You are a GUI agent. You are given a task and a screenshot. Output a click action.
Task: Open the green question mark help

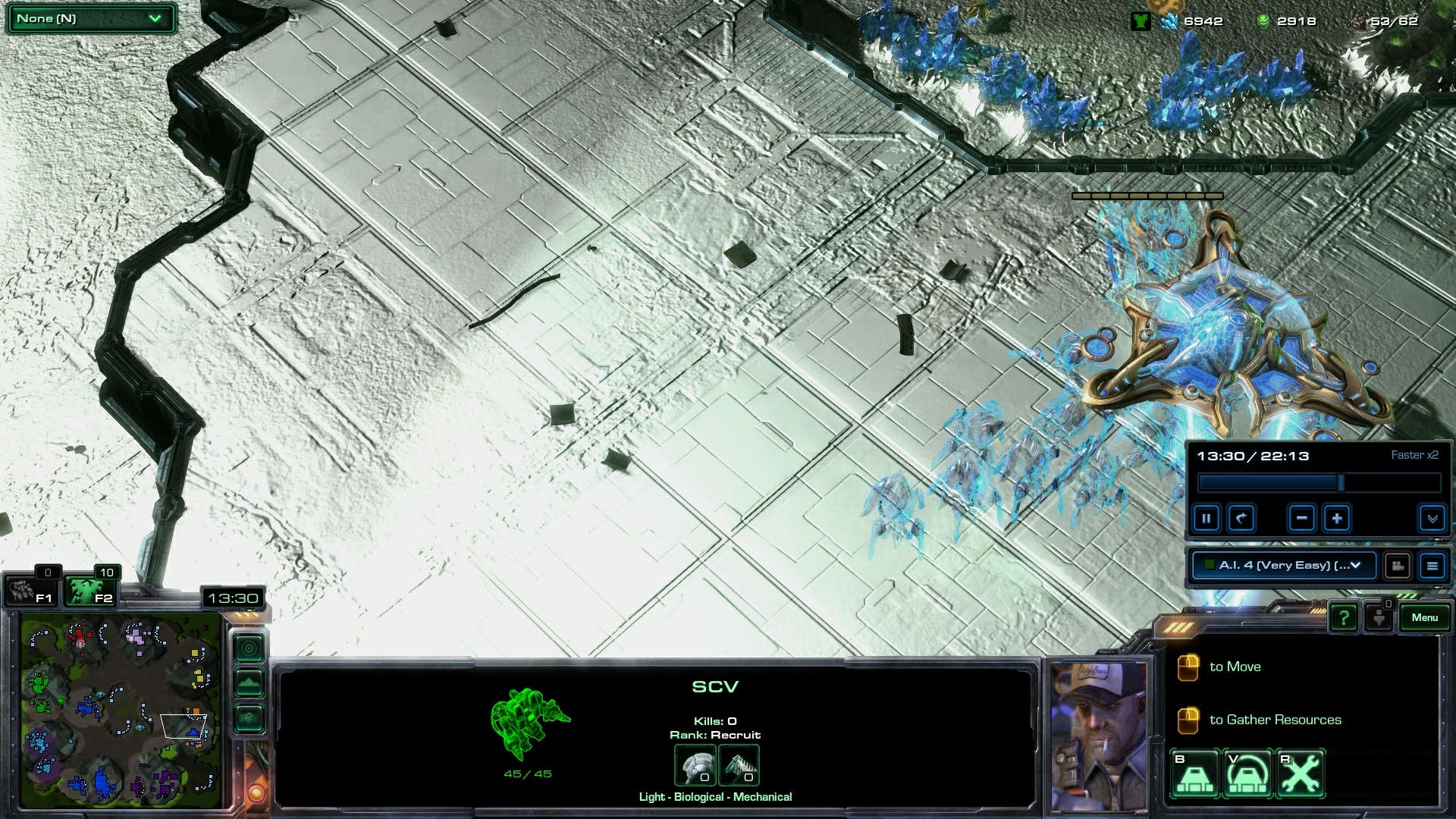pos(1343,618)
